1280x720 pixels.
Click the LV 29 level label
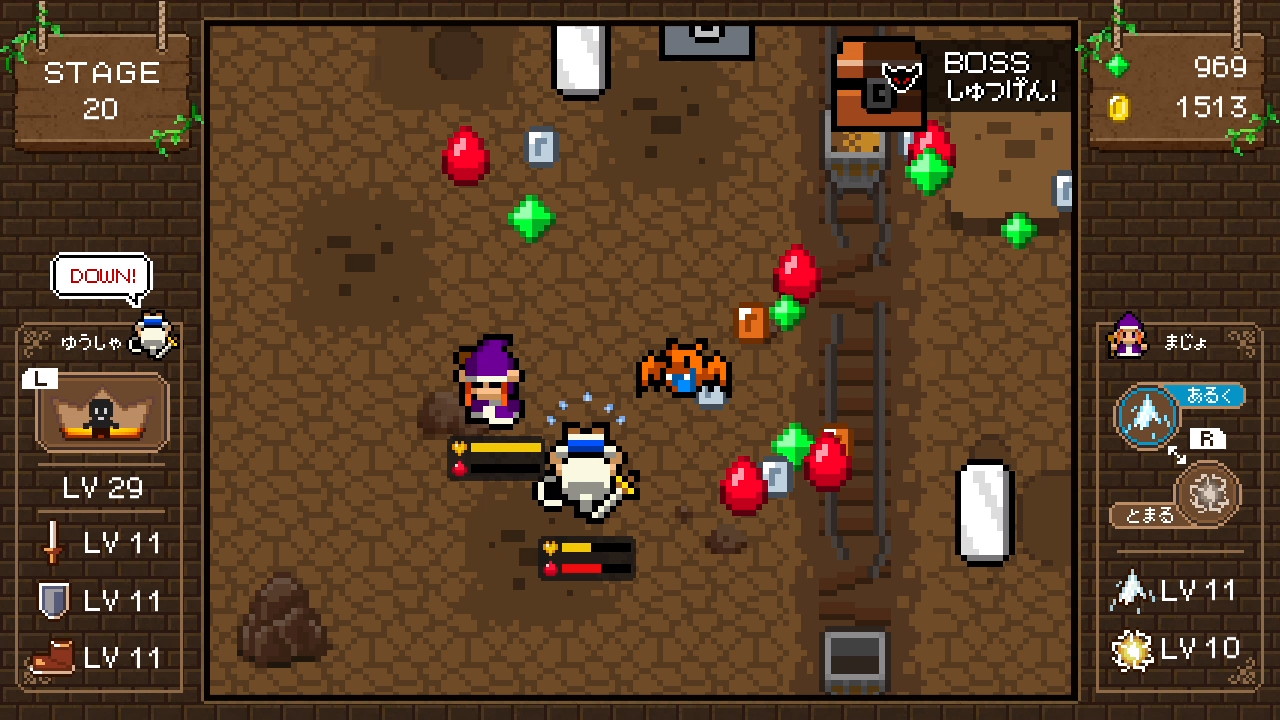tap(100, 487)
